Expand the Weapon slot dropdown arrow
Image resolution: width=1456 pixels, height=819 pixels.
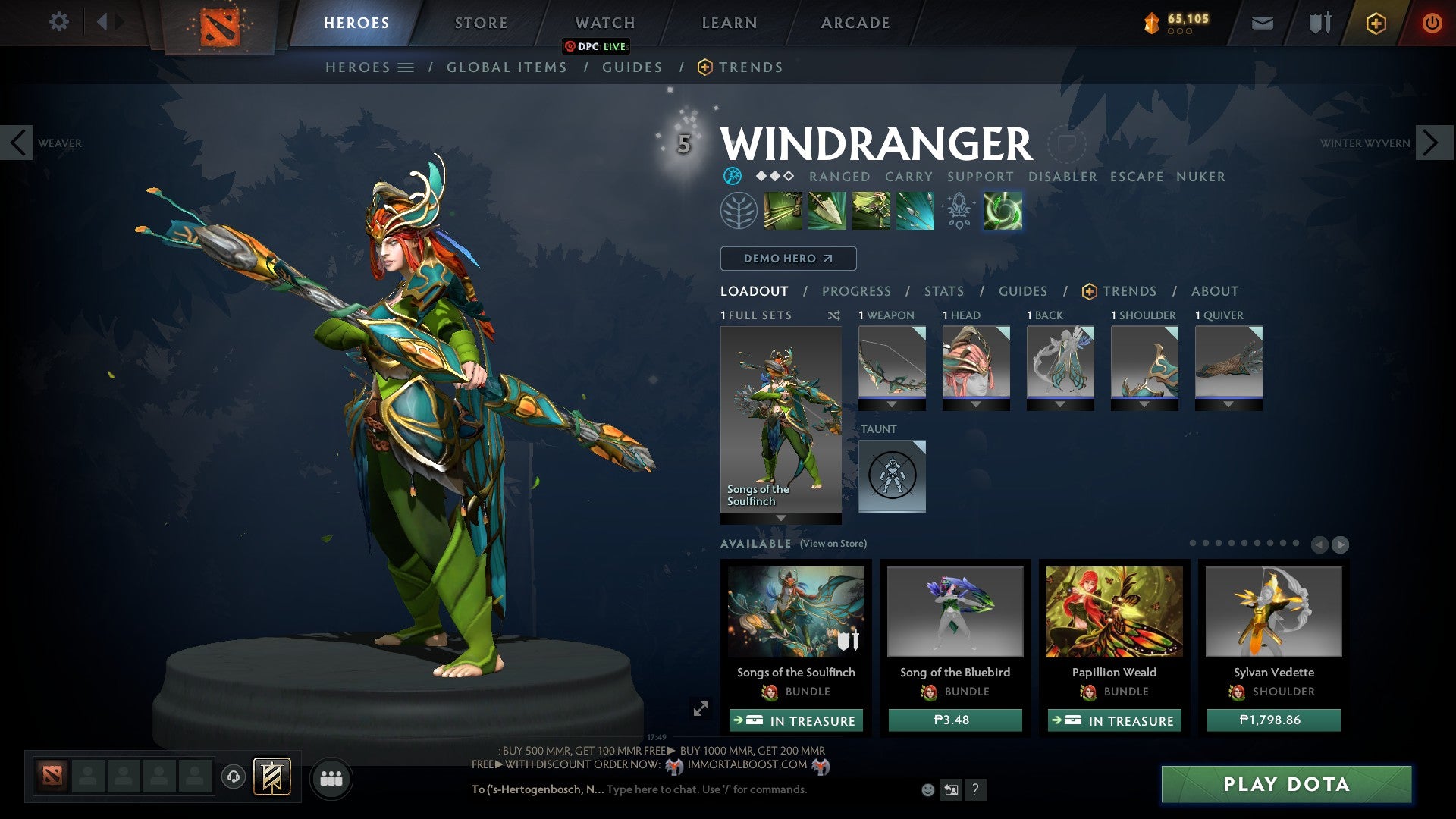[891, 404]
